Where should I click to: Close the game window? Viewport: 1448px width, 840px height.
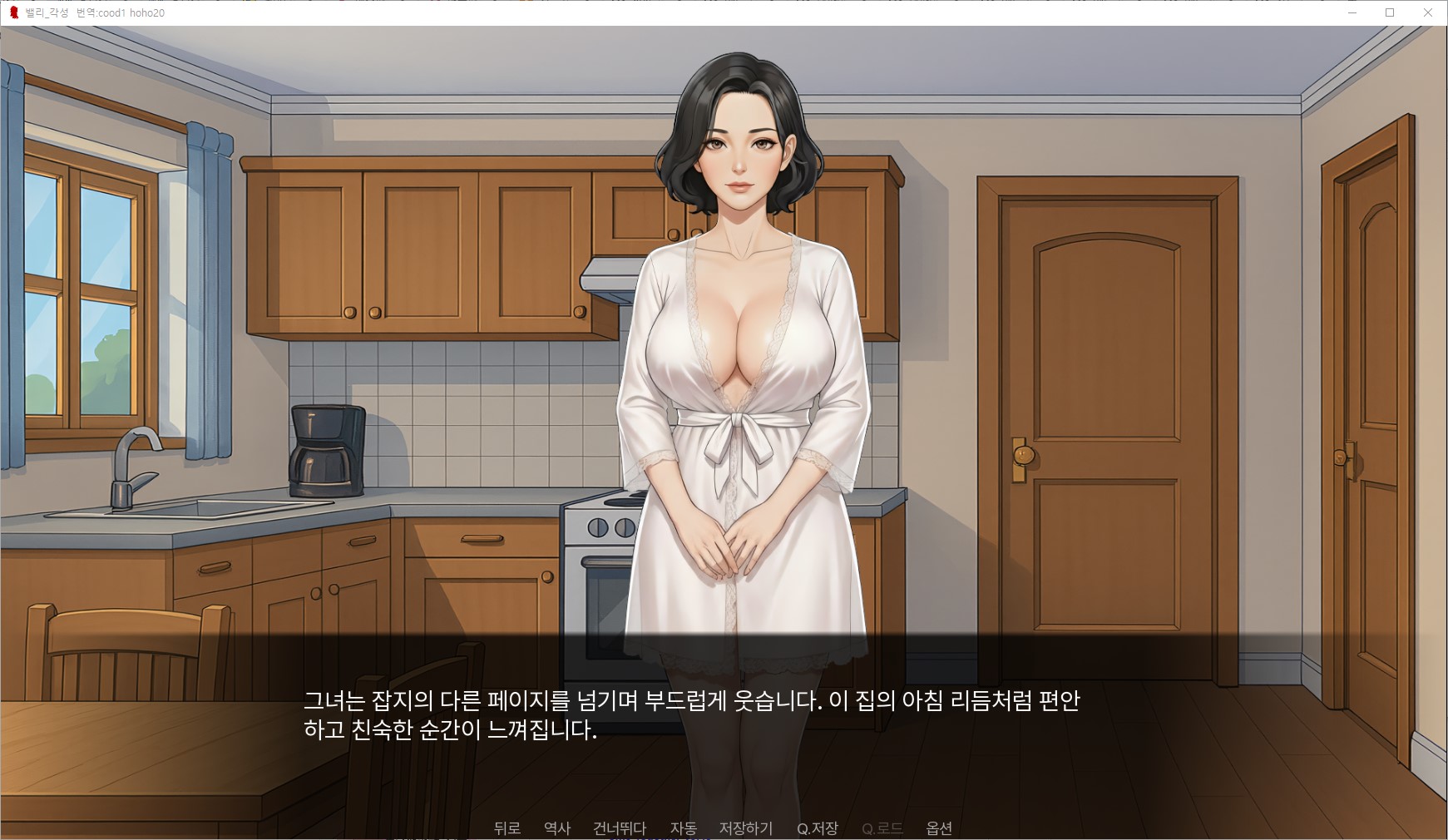(1427, 12)
